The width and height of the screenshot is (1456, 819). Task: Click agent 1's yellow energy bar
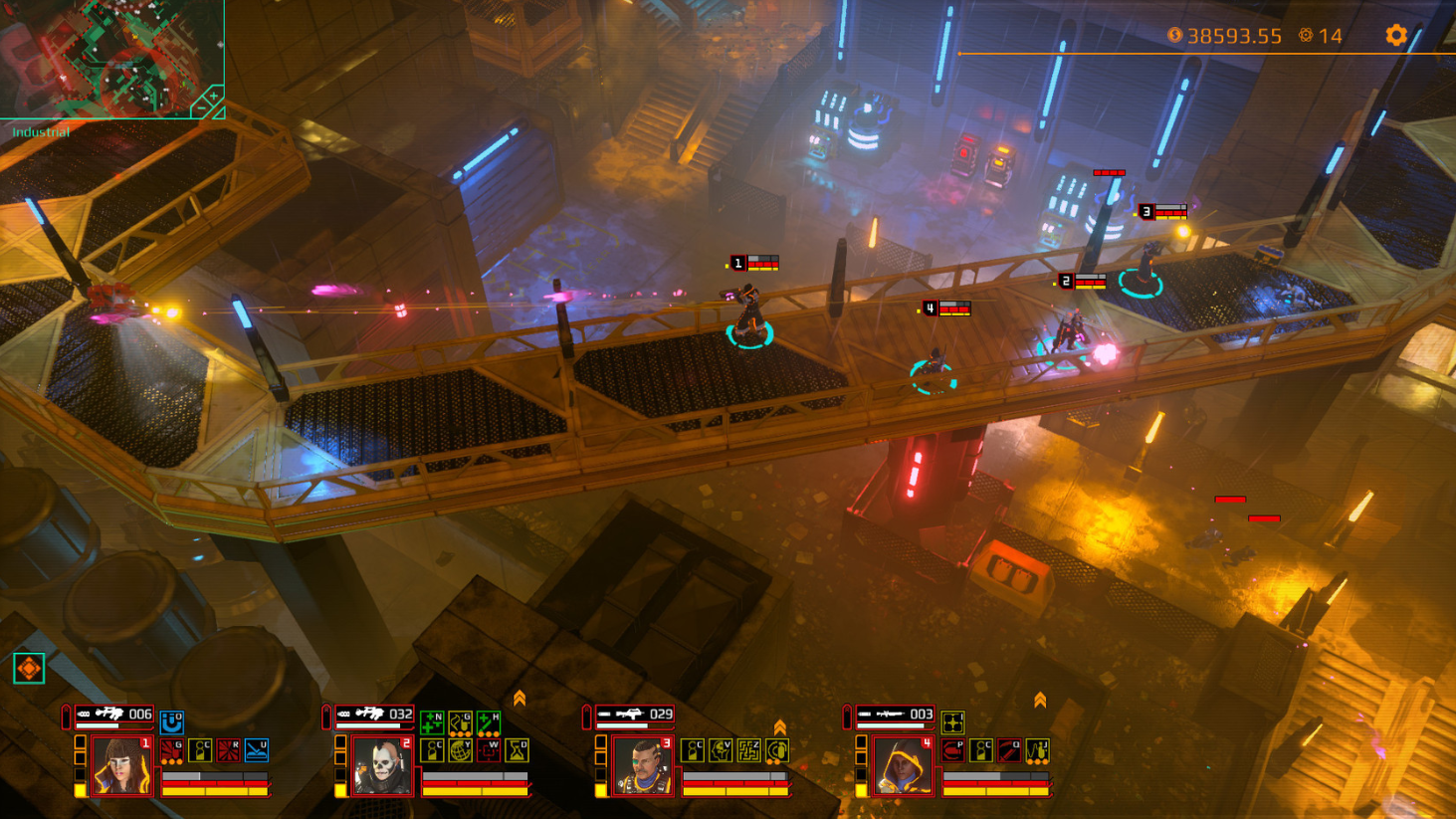(216, 791)
